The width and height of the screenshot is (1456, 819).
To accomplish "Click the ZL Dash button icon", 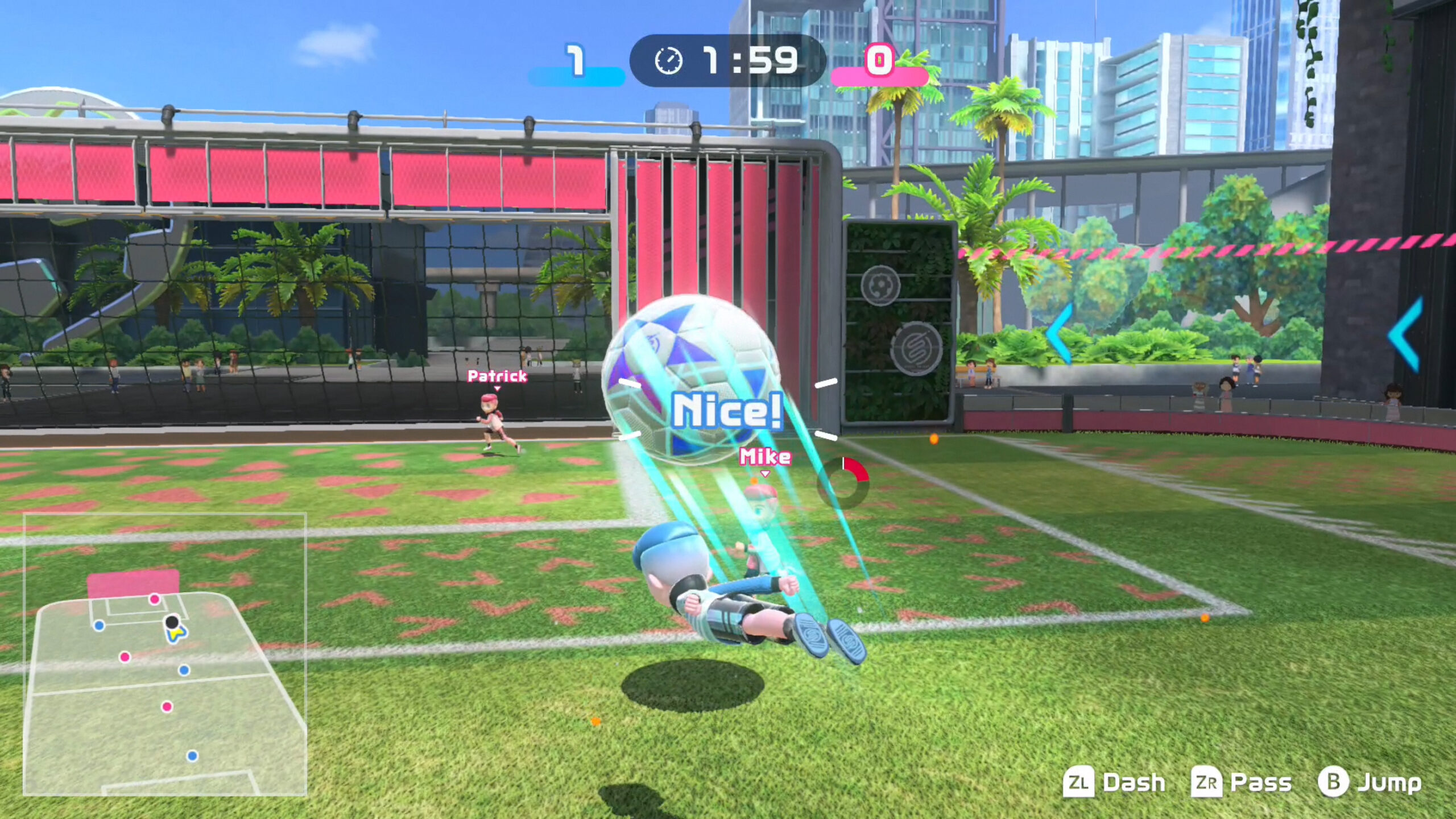I will tap(1079, 781).
